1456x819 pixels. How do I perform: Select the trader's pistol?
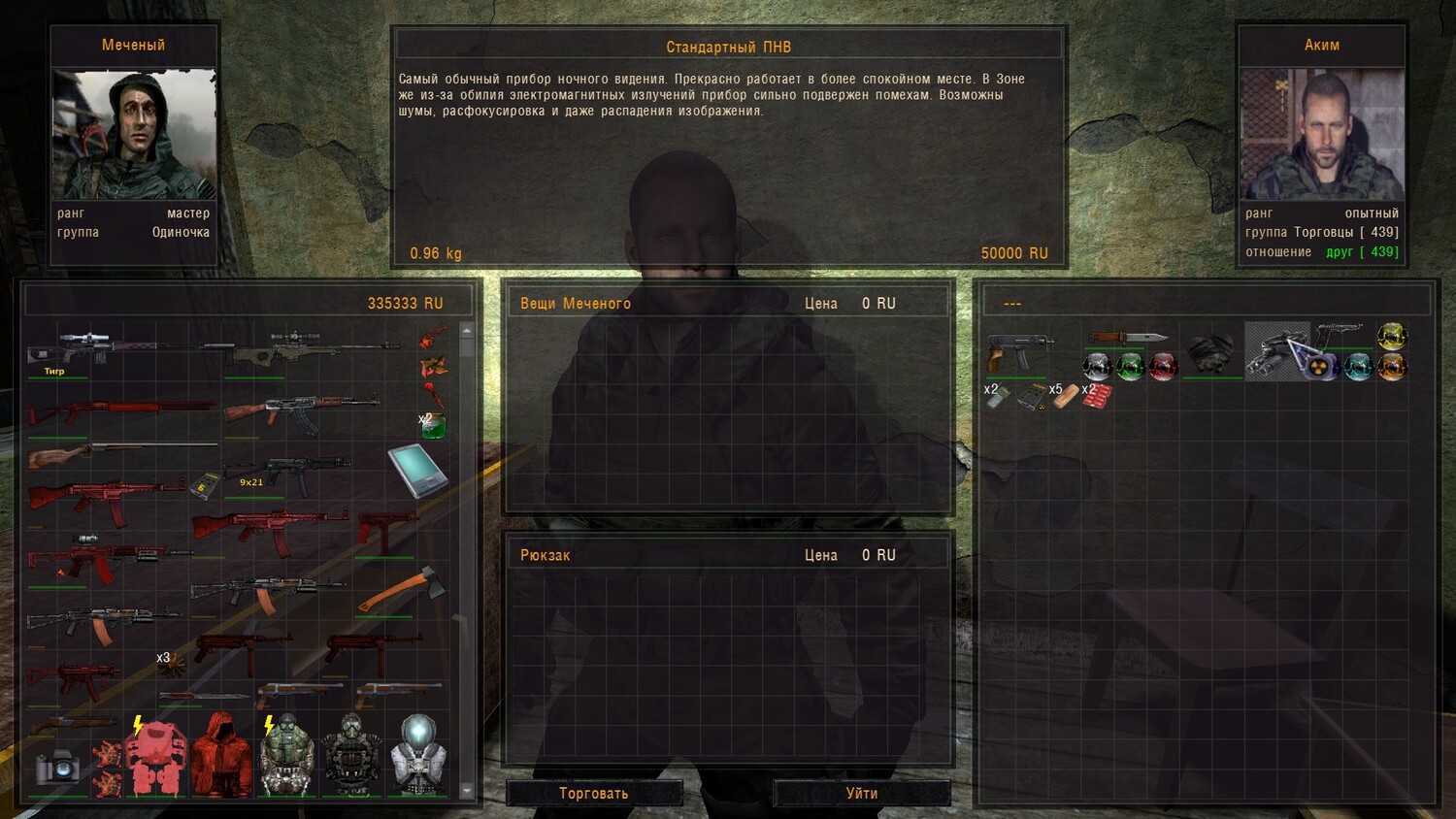[1340, 336]
